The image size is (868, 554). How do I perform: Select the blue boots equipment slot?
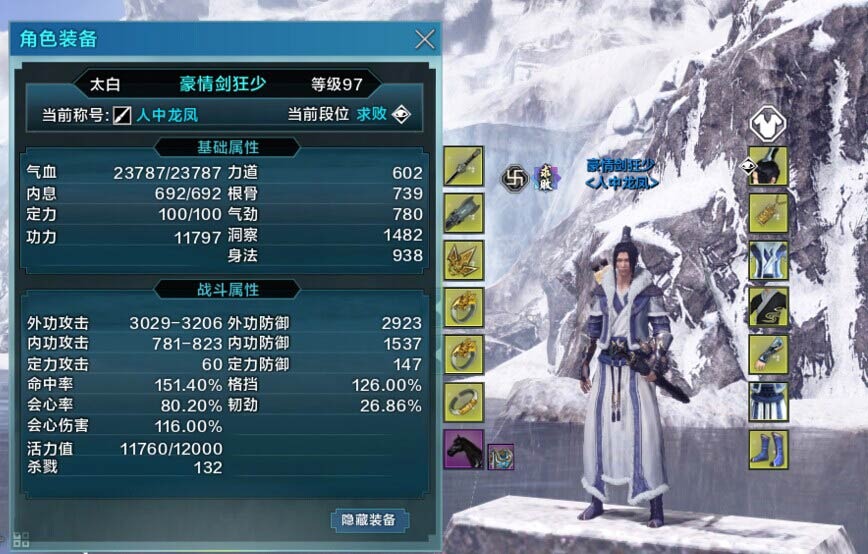pyautogui.click(x=768, y=450)
